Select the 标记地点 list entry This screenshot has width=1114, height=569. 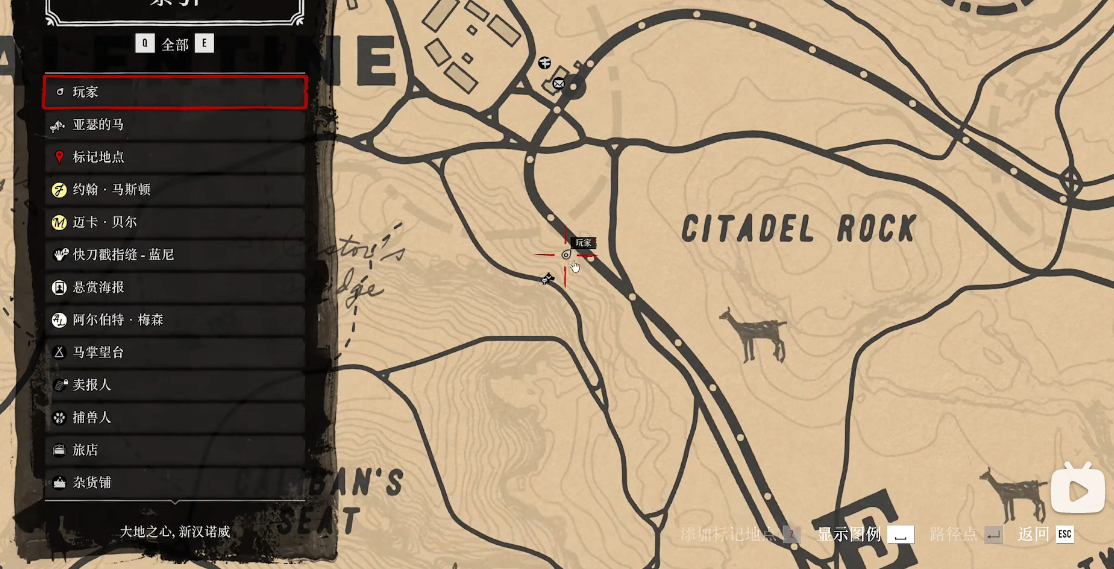(x=175, y=157)
